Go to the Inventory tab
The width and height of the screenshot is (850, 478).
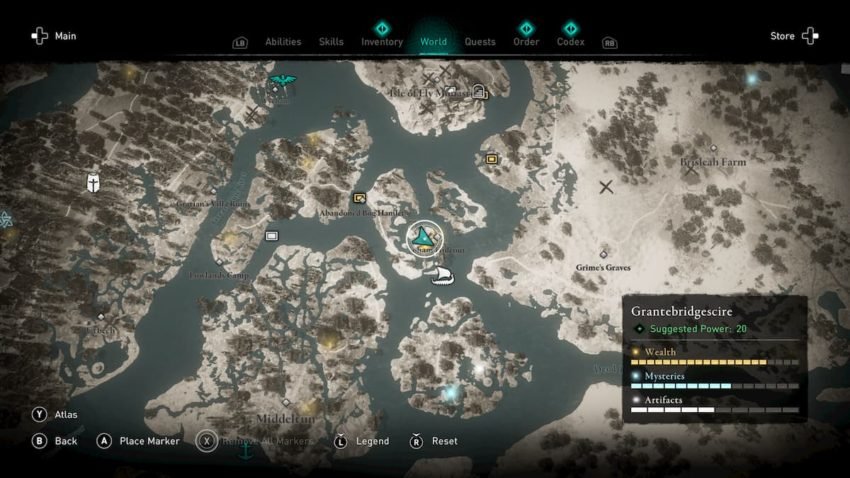pyautogui.click(x=382, y=42)
